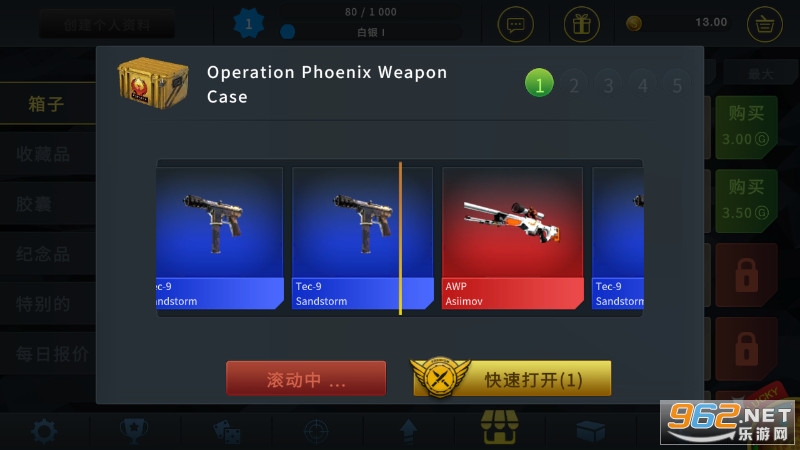Click the 快速打开(1) quick open button

pos(512,379)
